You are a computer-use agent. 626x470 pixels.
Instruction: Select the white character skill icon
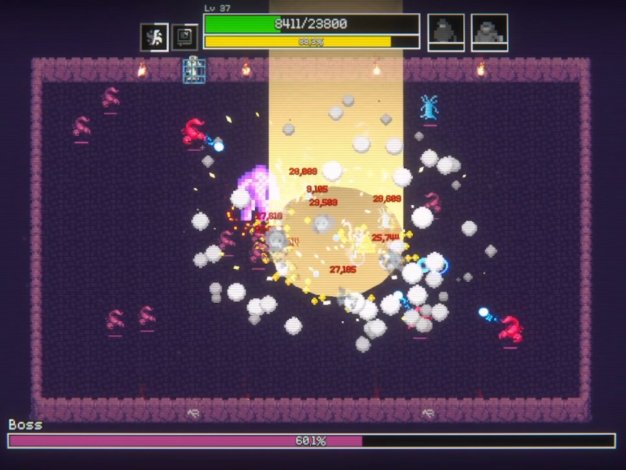pyautogui.click(x=154, y=37)
